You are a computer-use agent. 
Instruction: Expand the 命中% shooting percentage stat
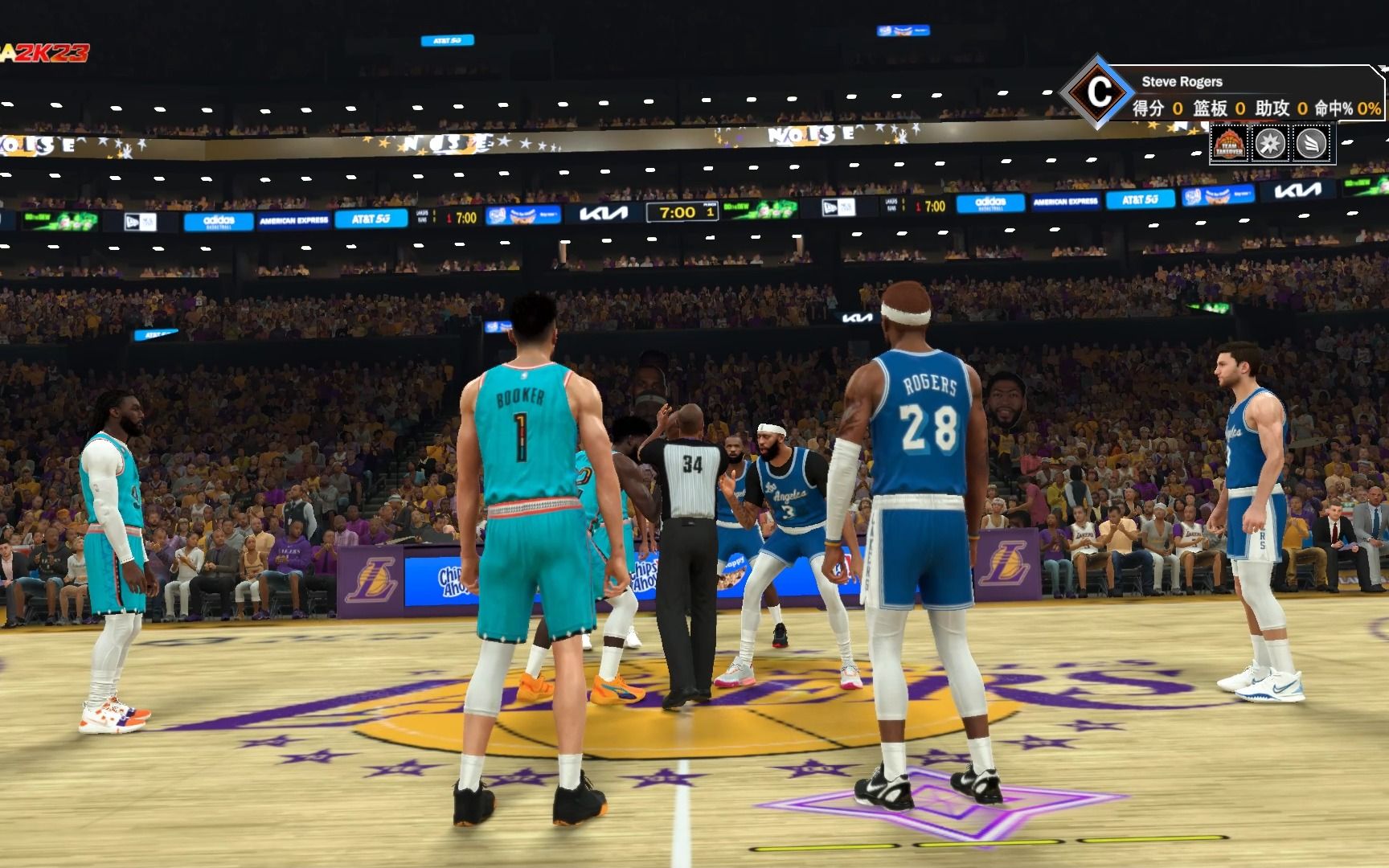pos(1334,108)
